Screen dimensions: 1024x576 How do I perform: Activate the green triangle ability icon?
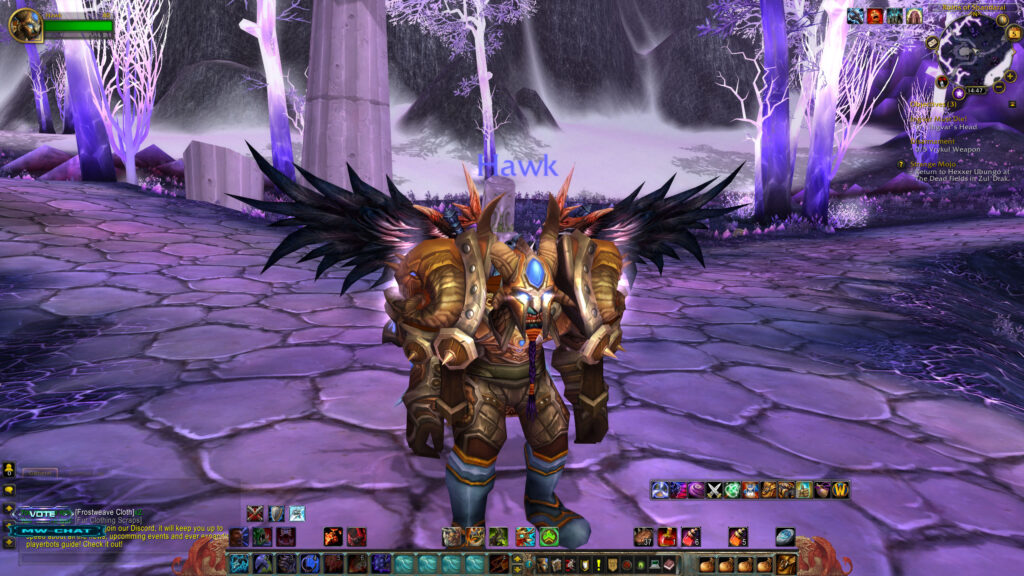(x=549, y=536)
